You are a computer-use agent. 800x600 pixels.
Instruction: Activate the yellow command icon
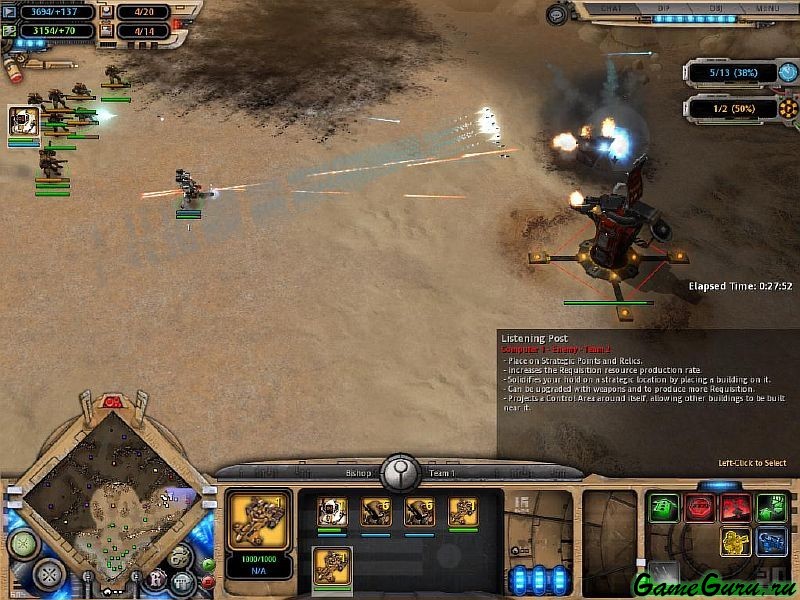736,543
